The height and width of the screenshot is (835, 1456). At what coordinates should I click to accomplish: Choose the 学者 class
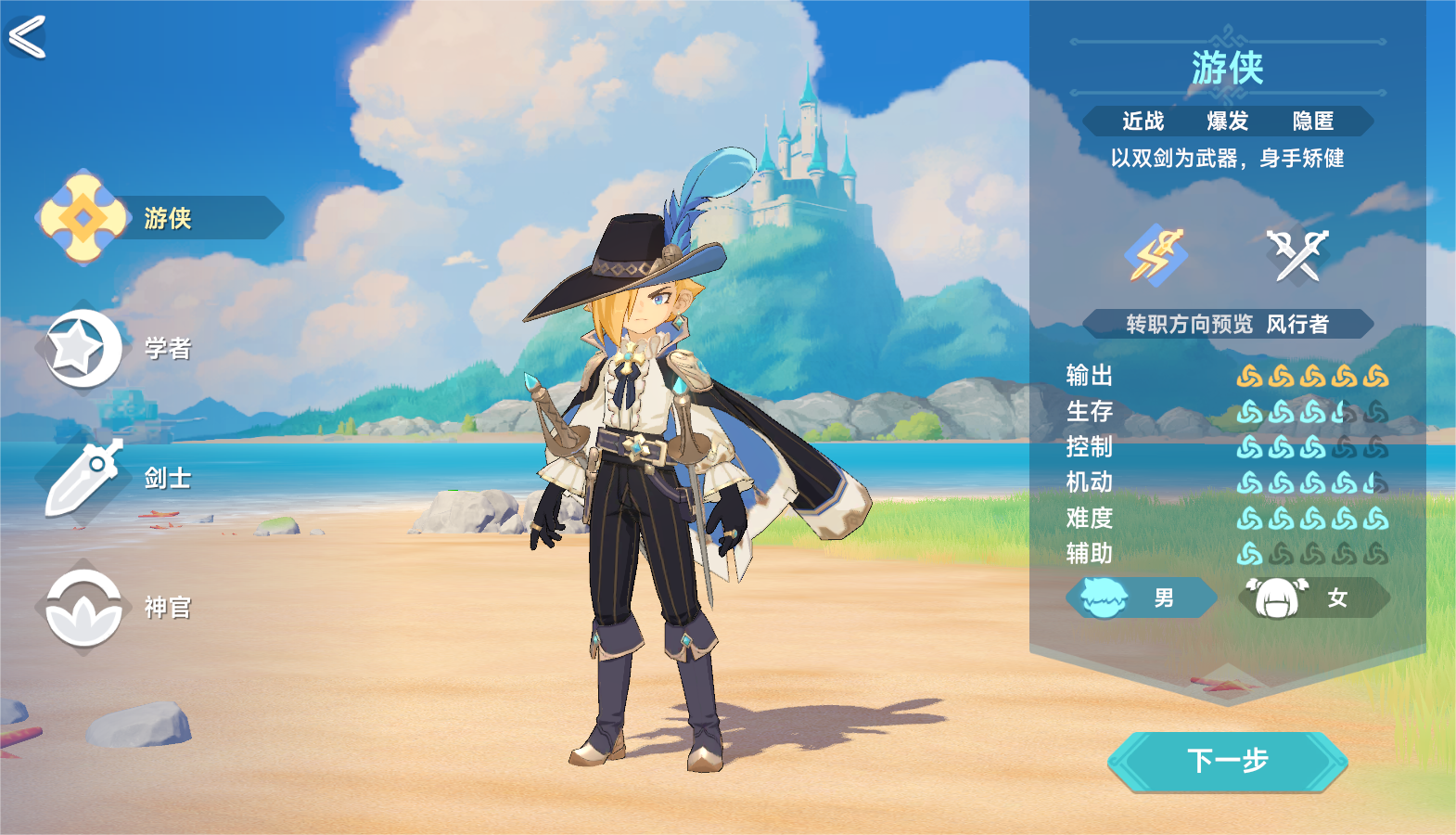[116, 348]
